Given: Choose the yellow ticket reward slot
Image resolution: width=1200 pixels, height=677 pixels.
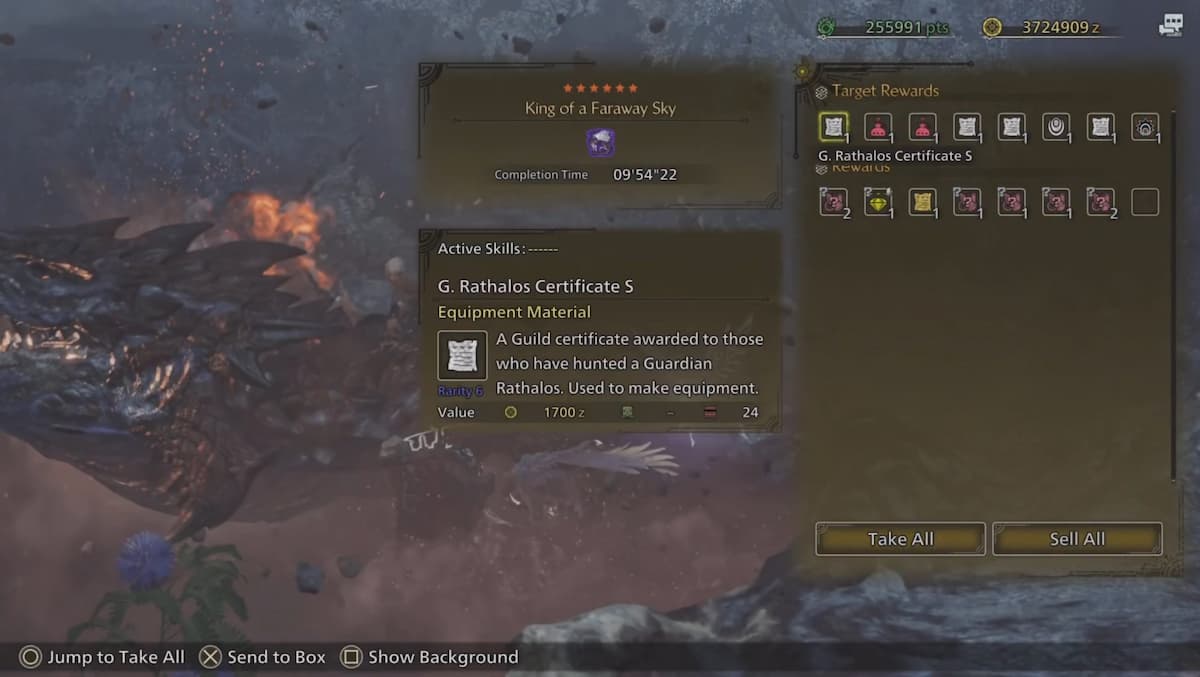Looking at the screenshot, I should tap(922, 202).
